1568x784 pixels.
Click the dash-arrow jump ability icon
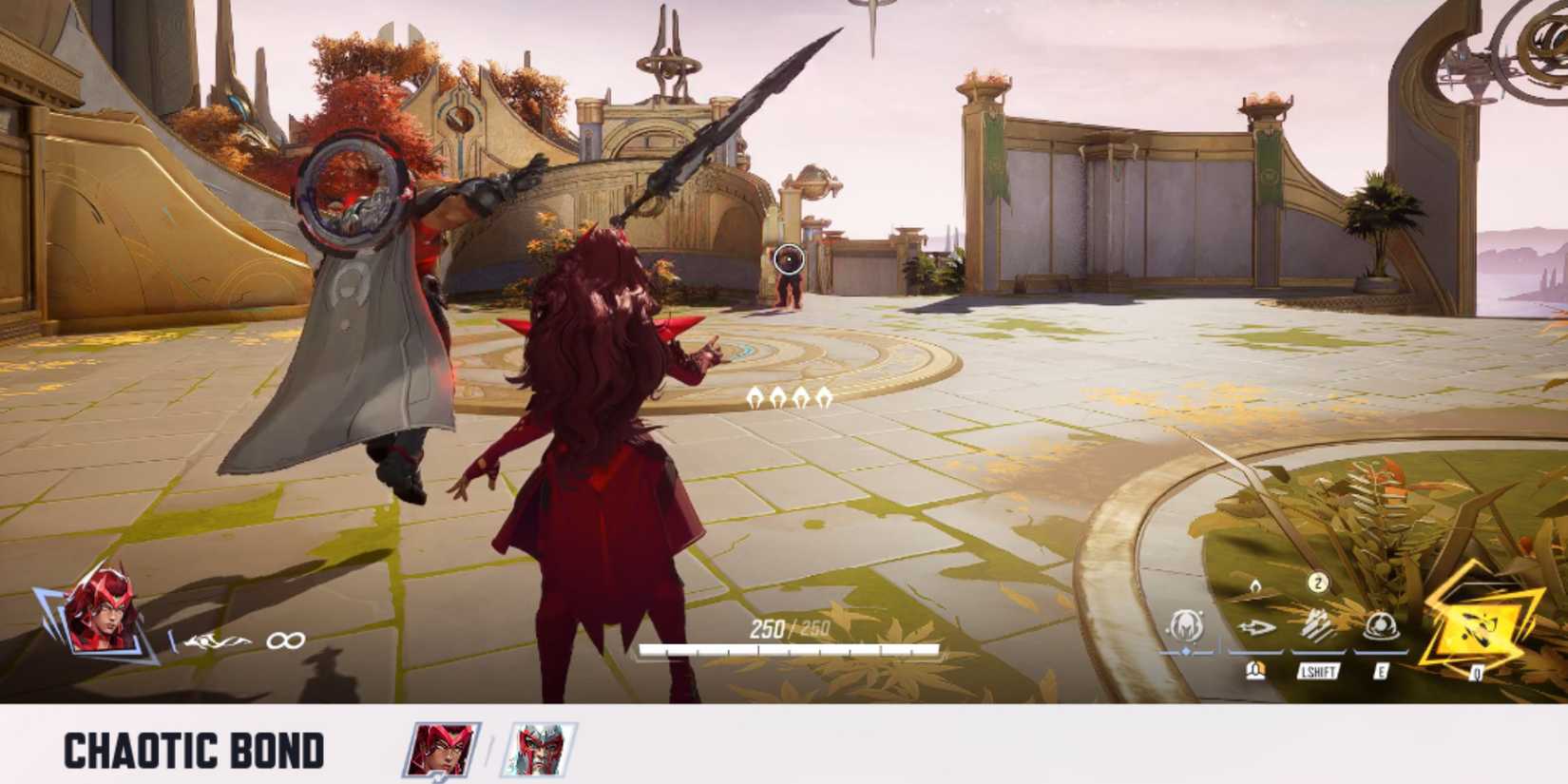click(x=1256, y=628)
